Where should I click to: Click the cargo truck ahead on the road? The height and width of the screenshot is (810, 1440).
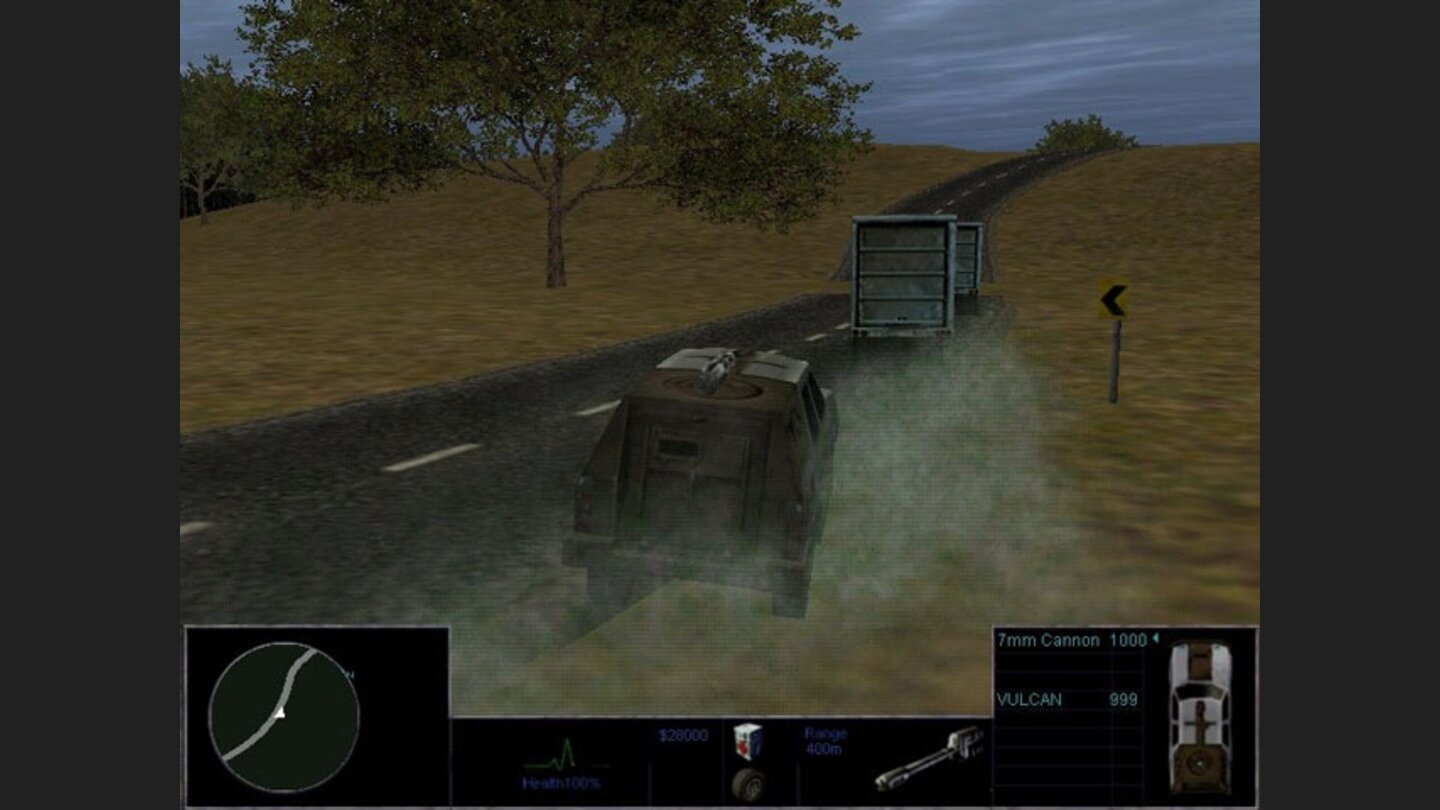905,270
